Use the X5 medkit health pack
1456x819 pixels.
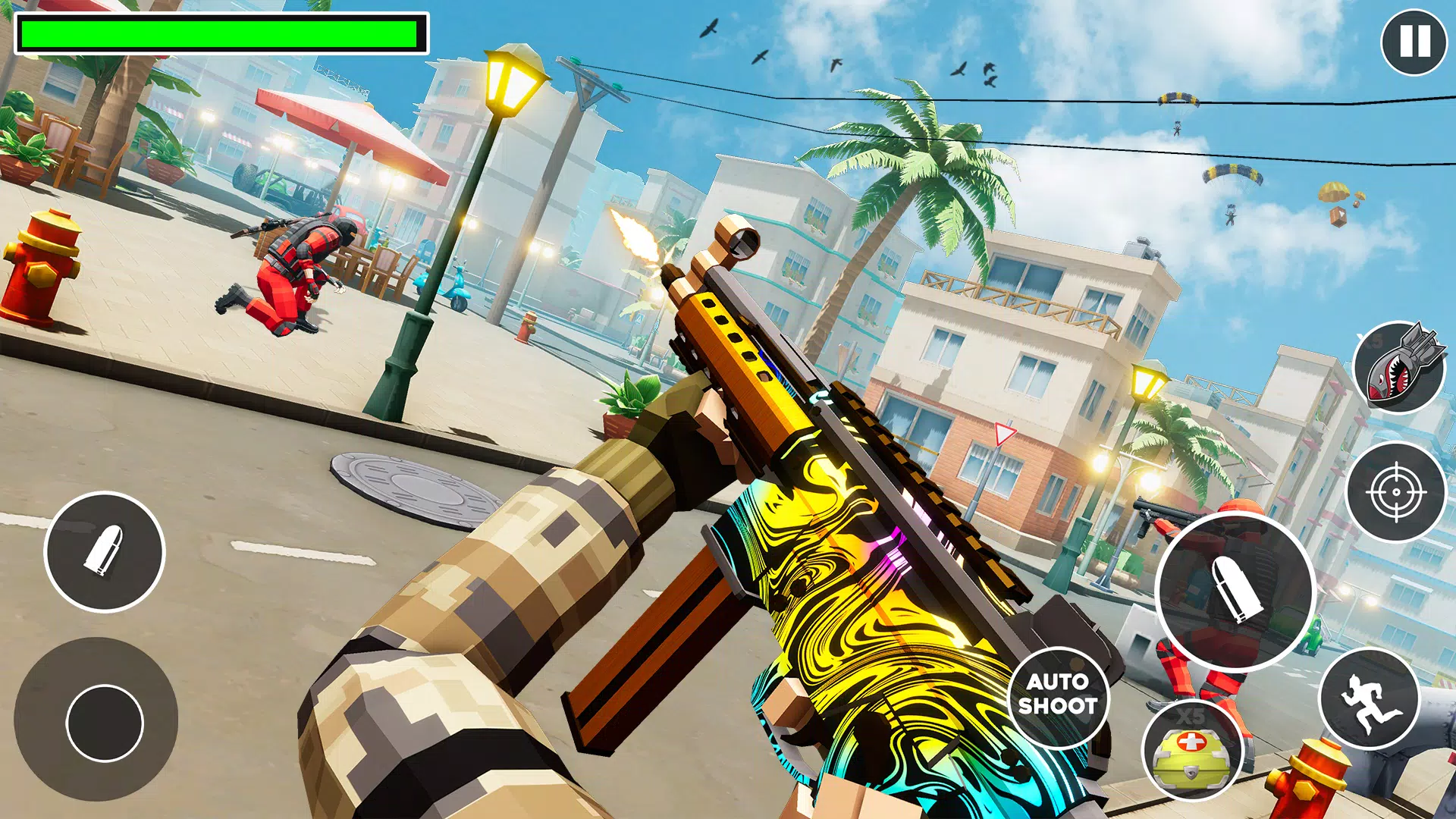1191,751
